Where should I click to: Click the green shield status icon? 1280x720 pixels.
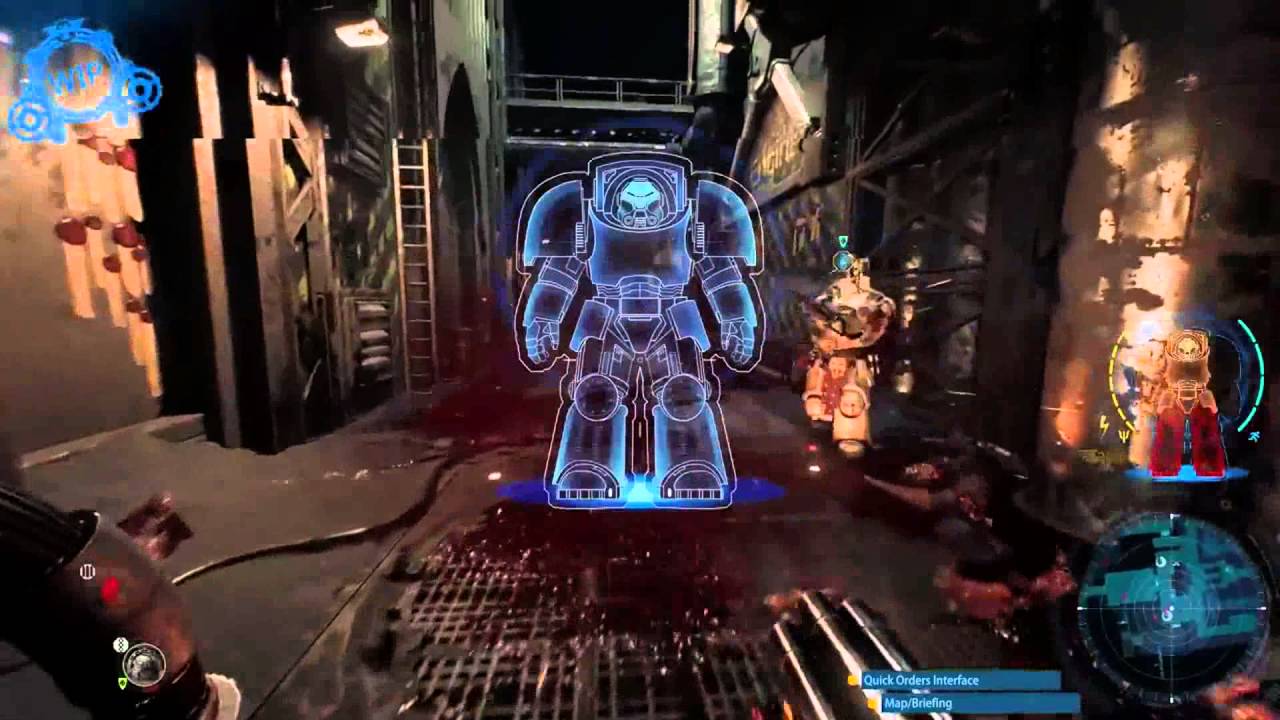[123, 682]
